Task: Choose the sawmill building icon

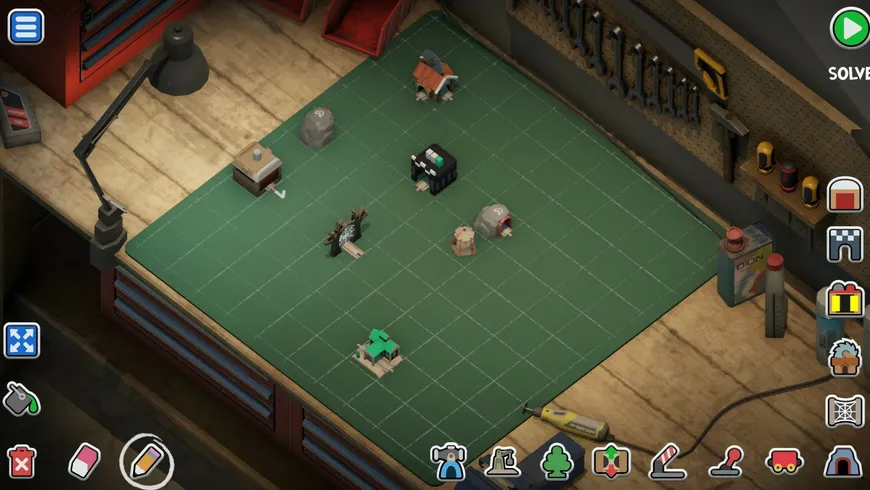Action: click(x=845, y=357)
